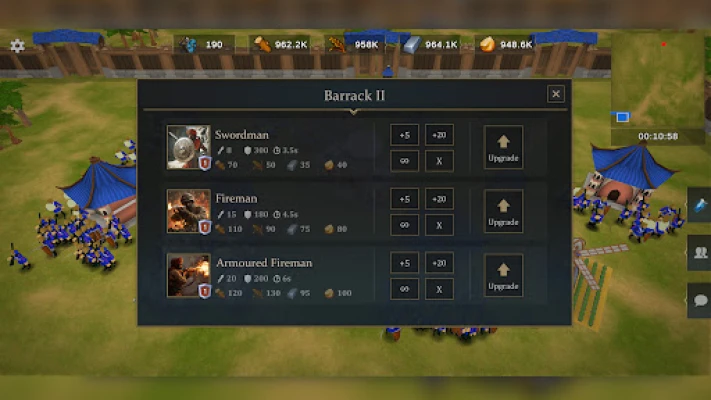Viewport: 711px width, 400px height.
Task: Open the settings gear menu
Action: (x=17, y=45)
